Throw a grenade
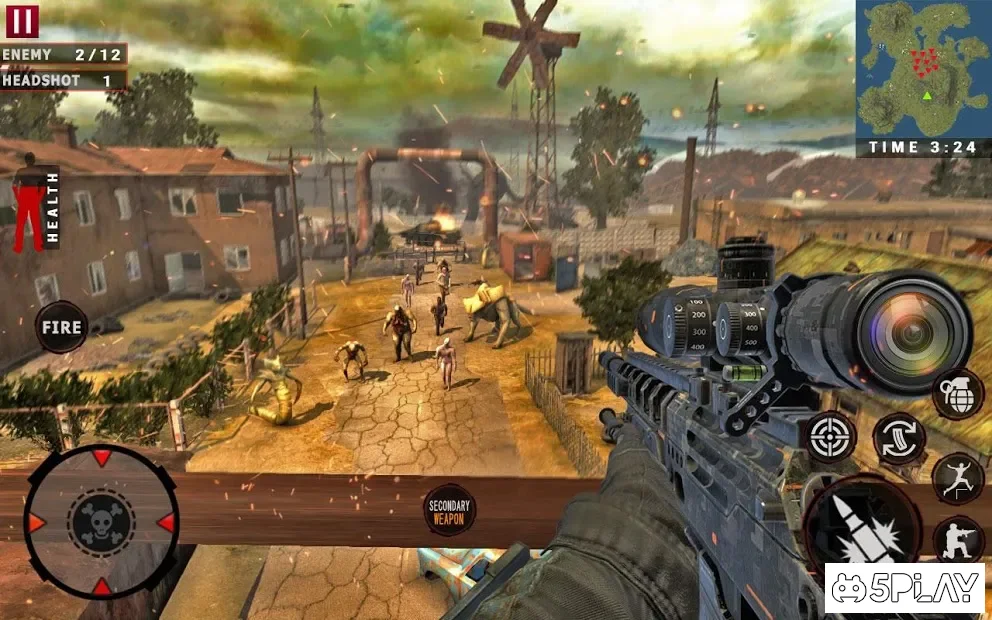992x620 pixels. point(957,393)
